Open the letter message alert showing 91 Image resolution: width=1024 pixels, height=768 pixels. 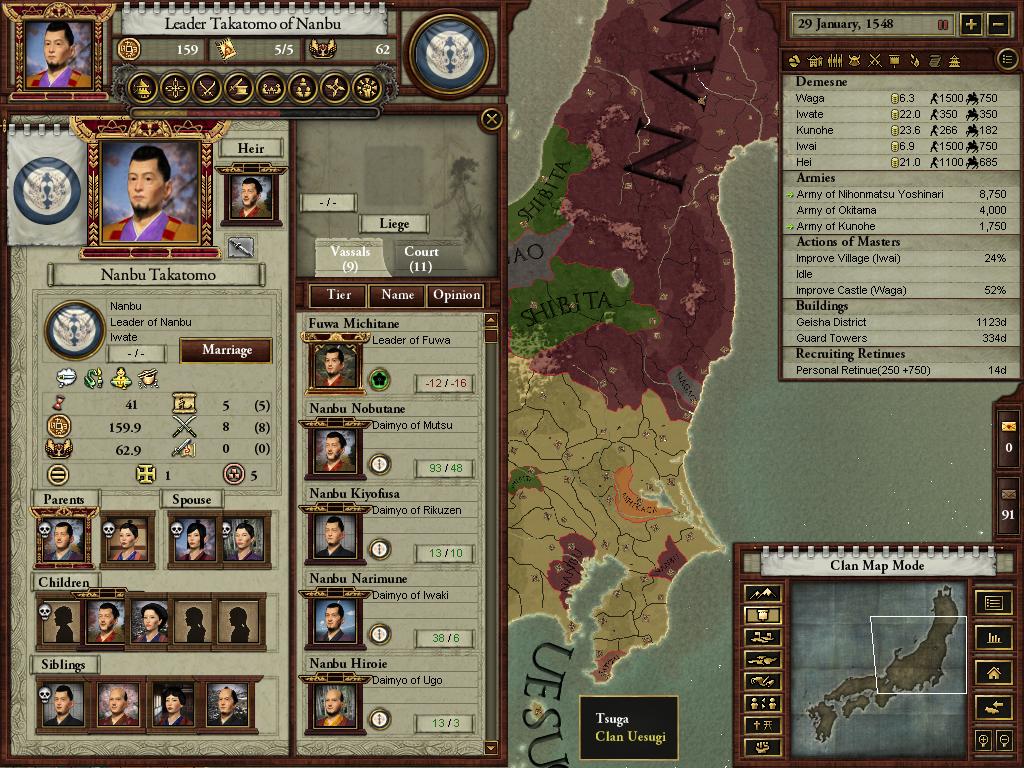pyautogui.click(x=1007, y=500)
